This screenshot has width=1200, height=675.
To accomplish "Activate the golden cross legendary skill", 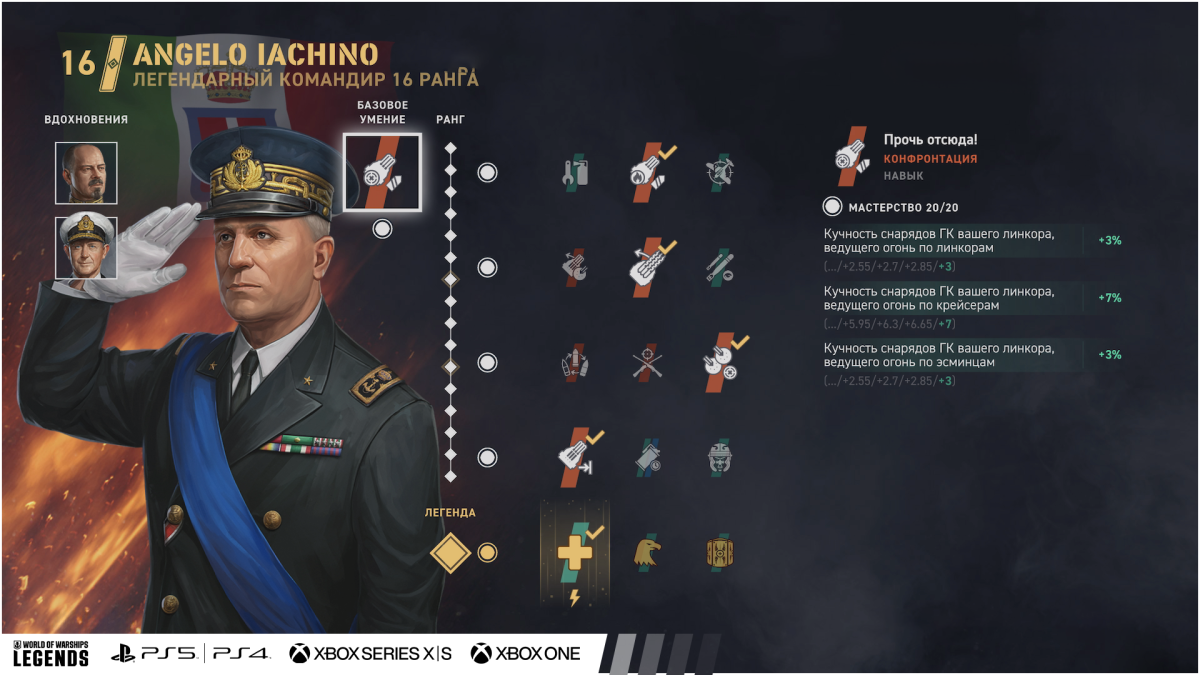I will point(574,552).
